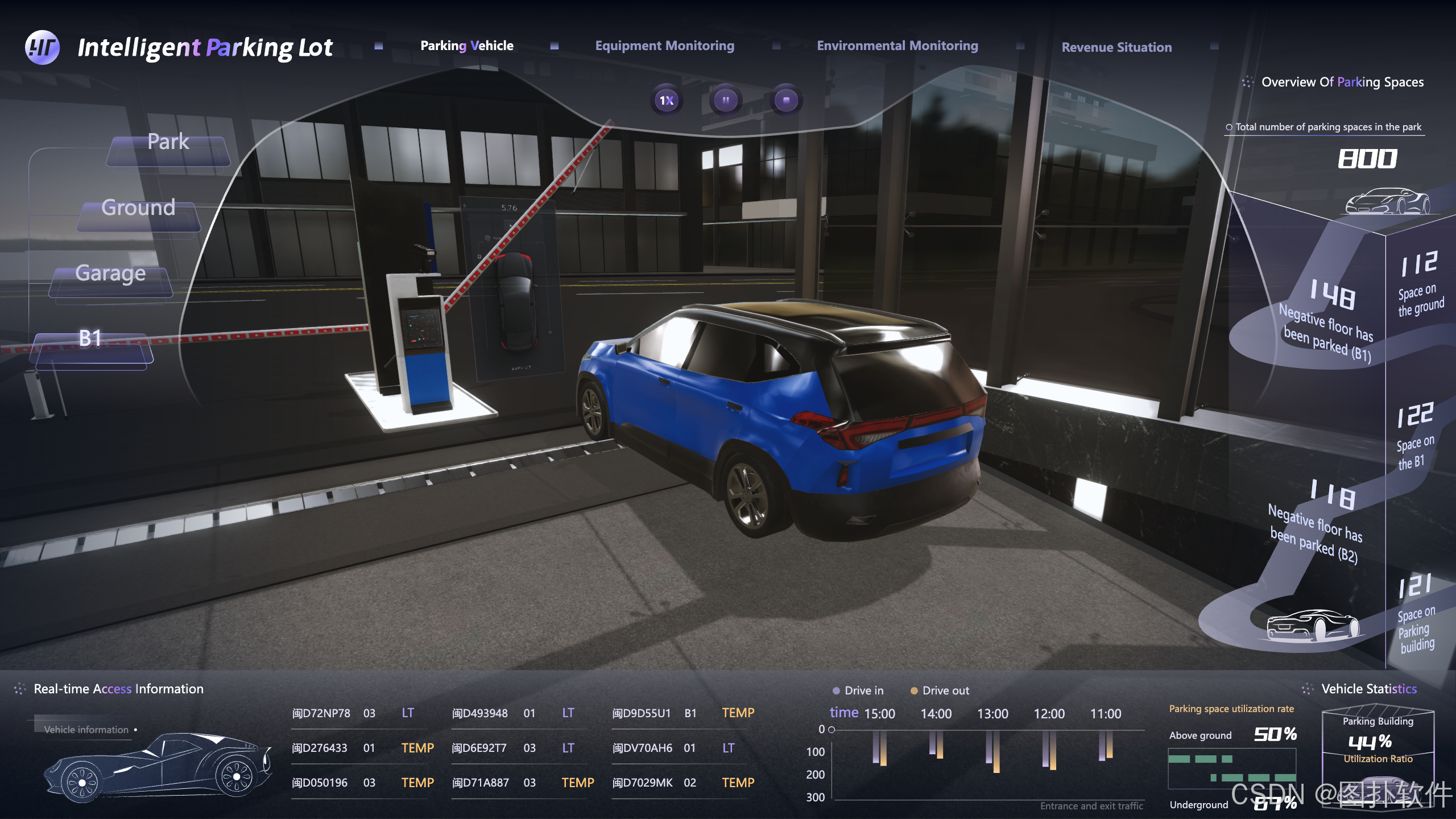Select the 闽D72NP78 access record
Image resolution: width=1456 pixels, height=819 pixels.
tap(321, 713)
